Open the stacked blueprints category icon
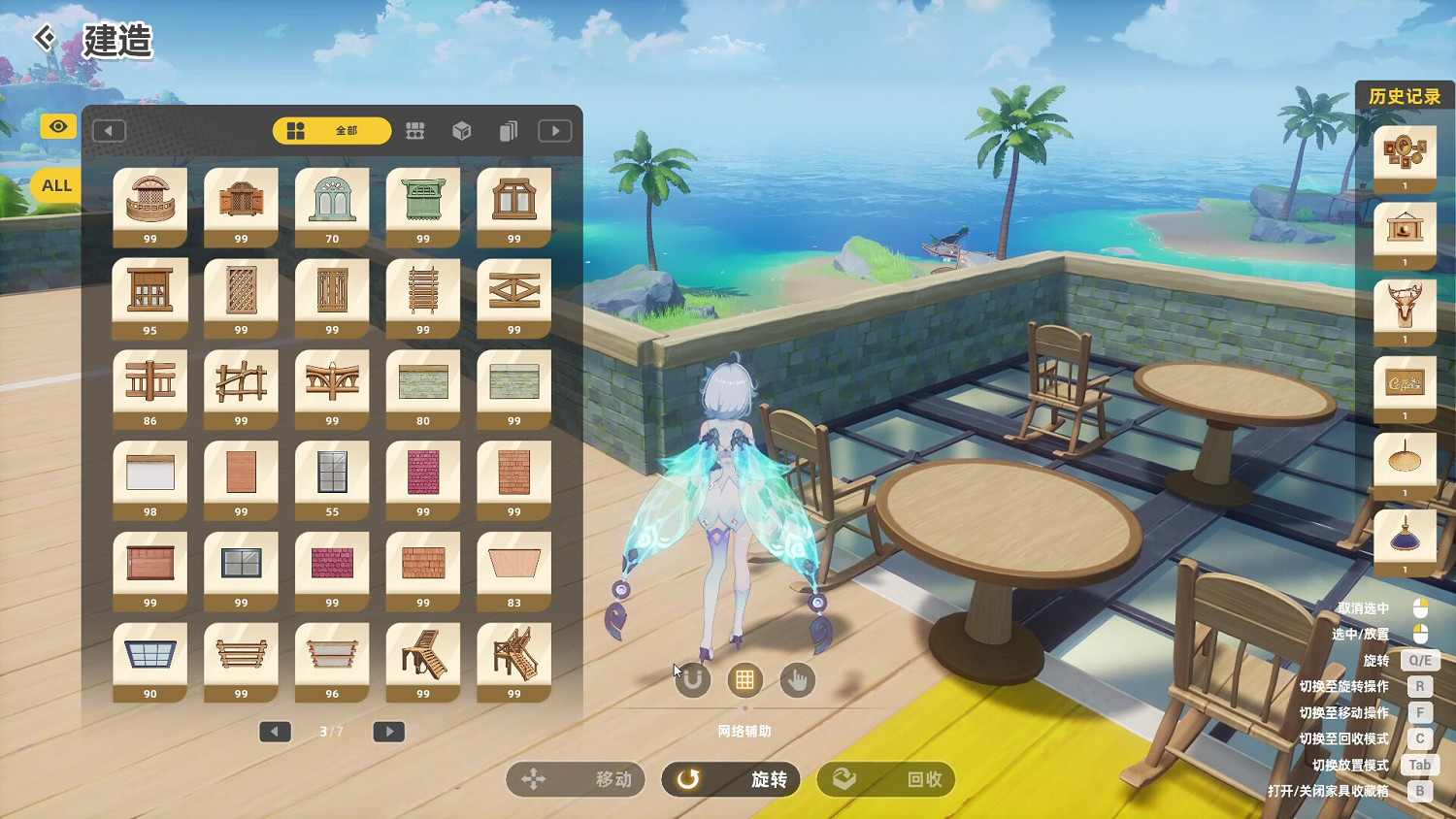Screen dimensions: 1456x819 [508, 130]
